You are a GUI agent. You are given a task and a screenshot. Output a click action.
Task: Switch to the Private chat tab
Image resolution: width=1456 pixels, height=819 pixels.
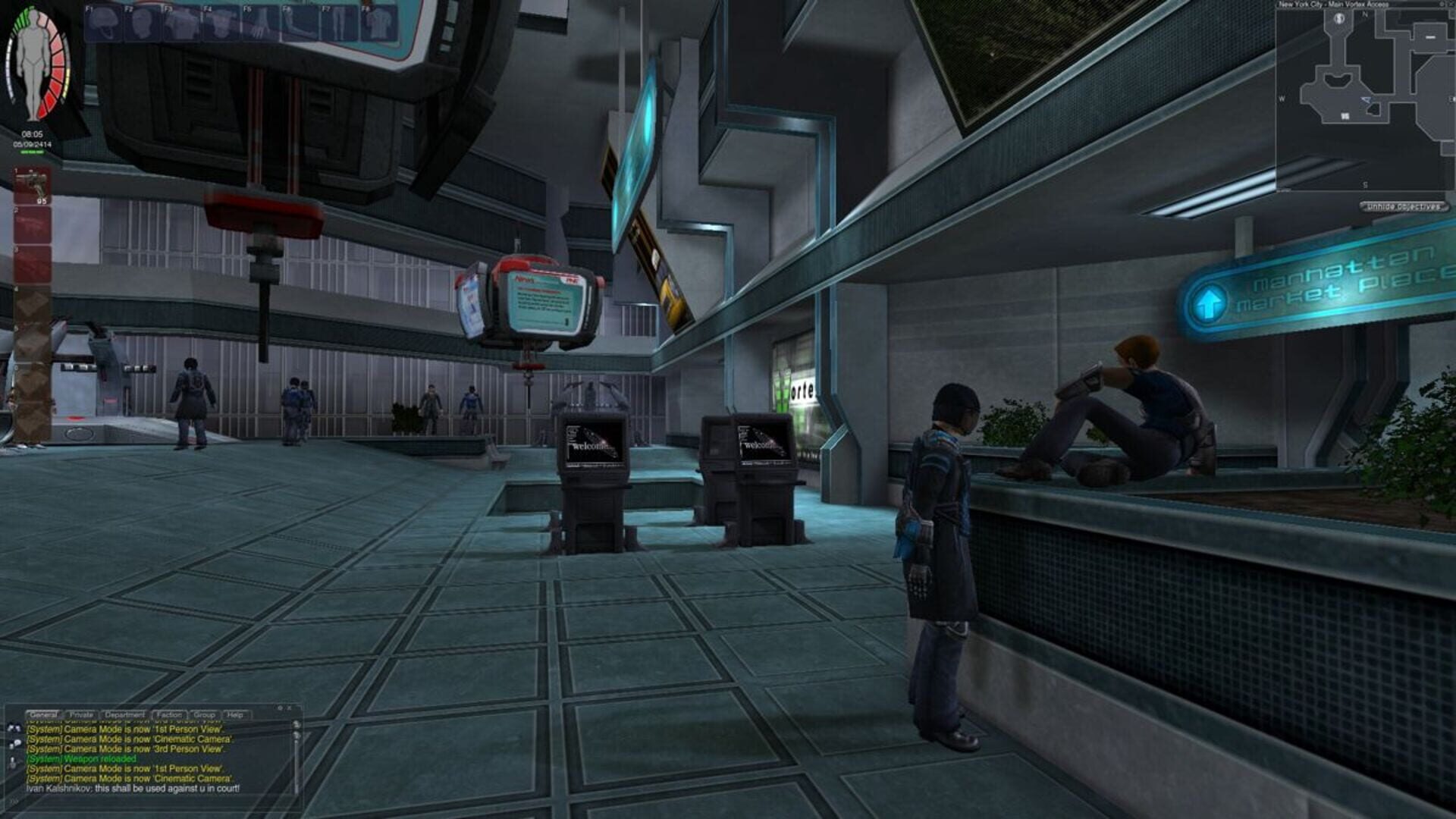[x=81, y=715]
